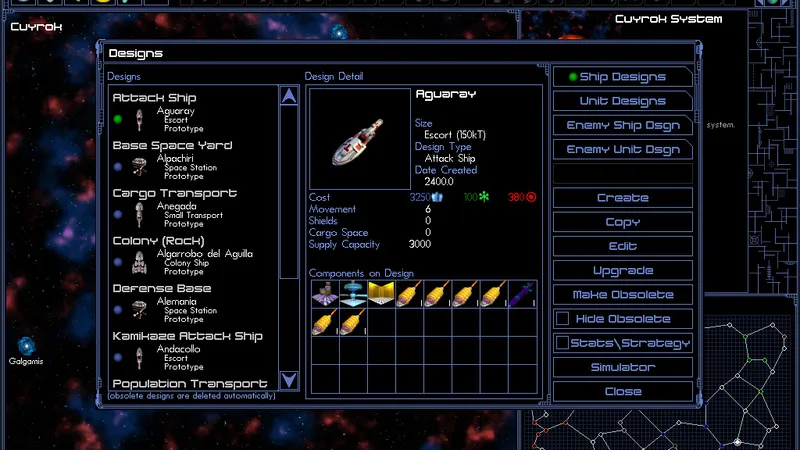Open the Ship Designs list

622,77
